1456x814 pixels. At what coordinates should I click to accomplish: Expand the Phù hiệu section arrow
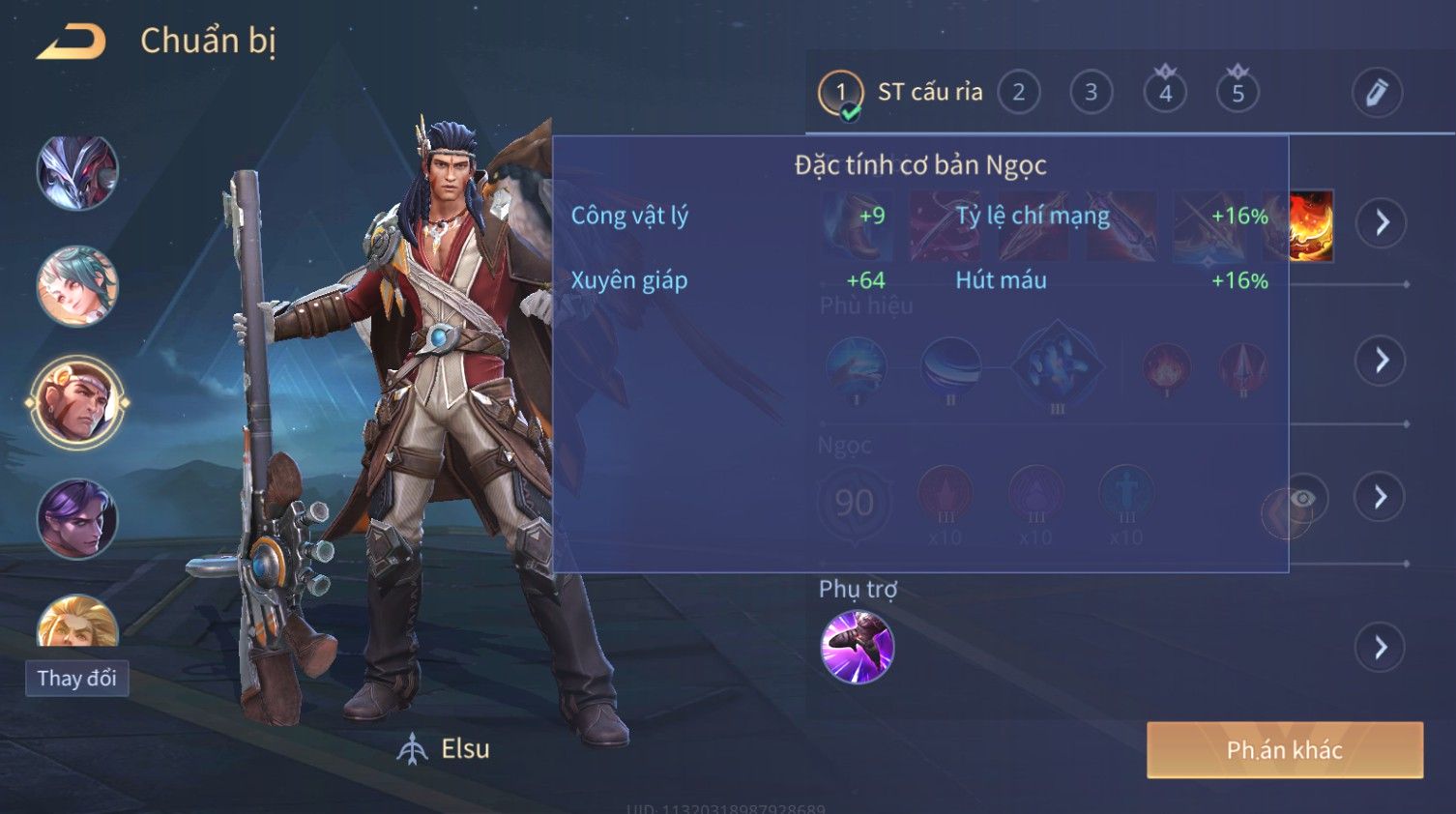(x=1381, y=361)
